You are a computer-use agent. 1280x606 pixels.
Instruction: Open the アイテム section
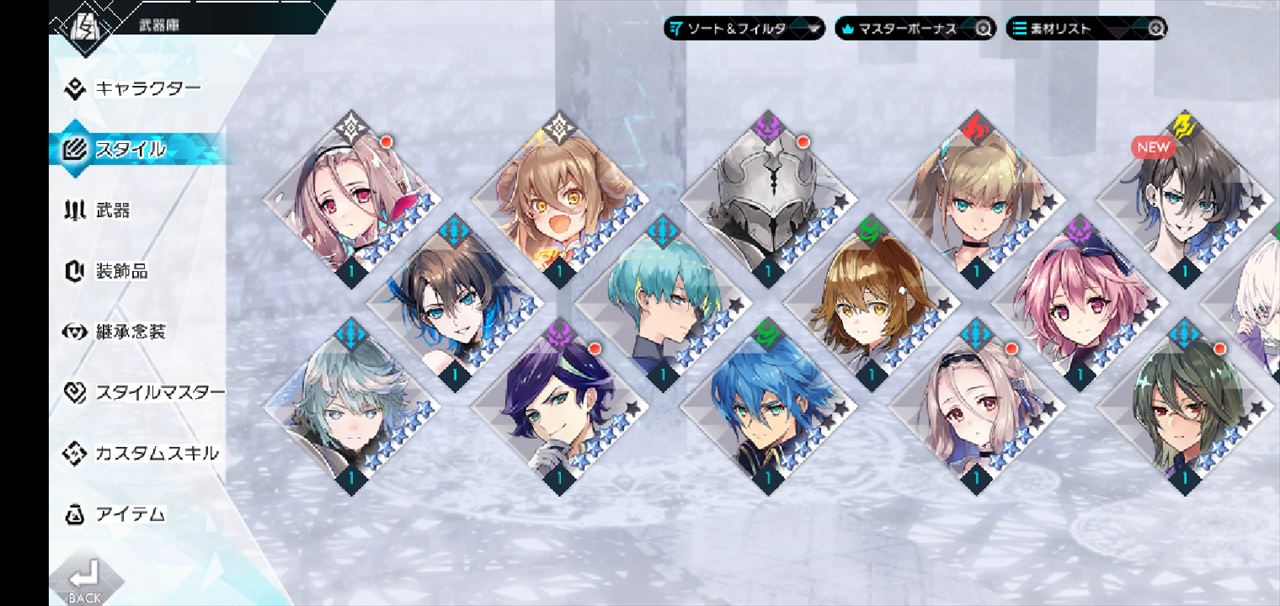point(129,514)
